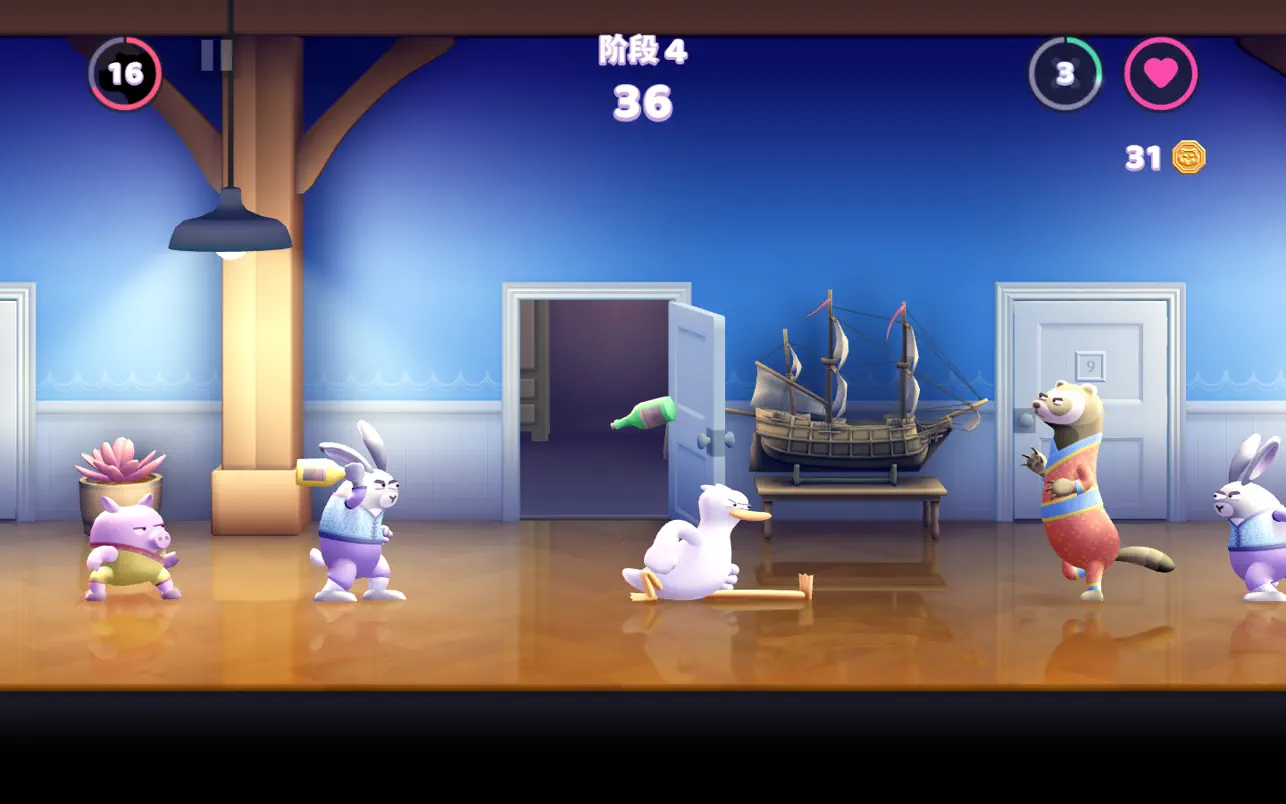
Task: Select the golden coin icon beside 31
Action: [x=1191, y=156]
